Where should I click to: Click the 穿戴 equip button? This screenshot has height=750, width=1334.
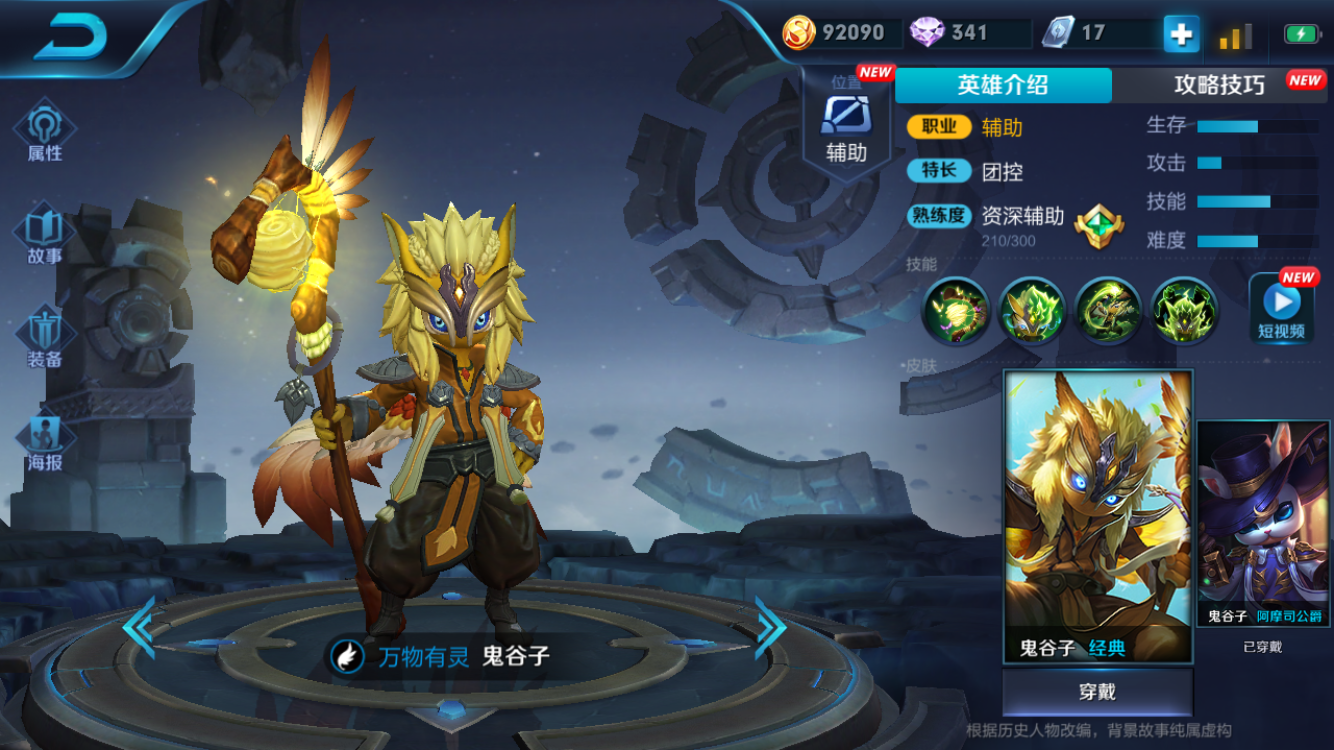[x=1097, y=692]
